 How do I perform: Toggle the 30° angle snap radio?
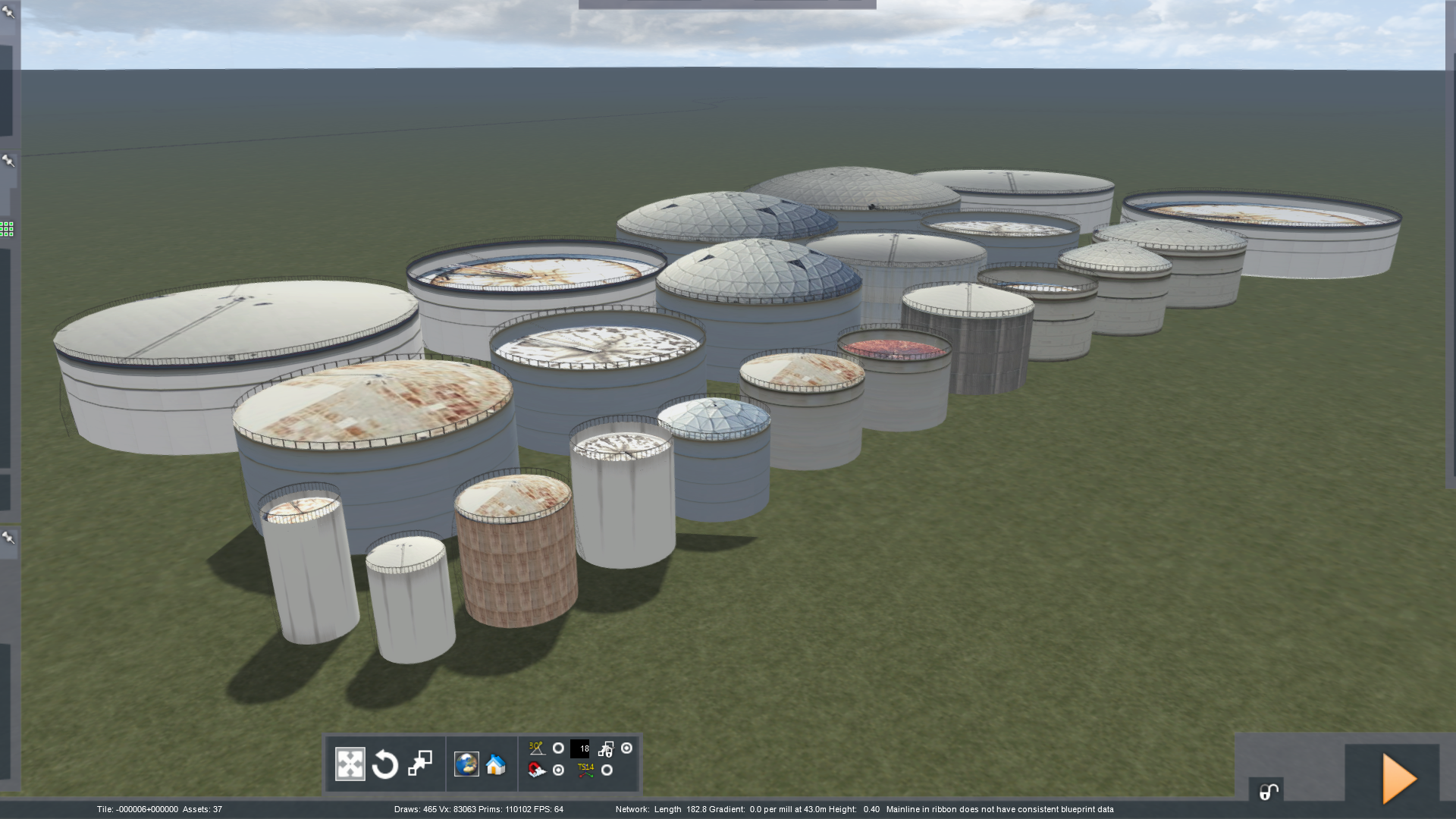coord(558,748)
